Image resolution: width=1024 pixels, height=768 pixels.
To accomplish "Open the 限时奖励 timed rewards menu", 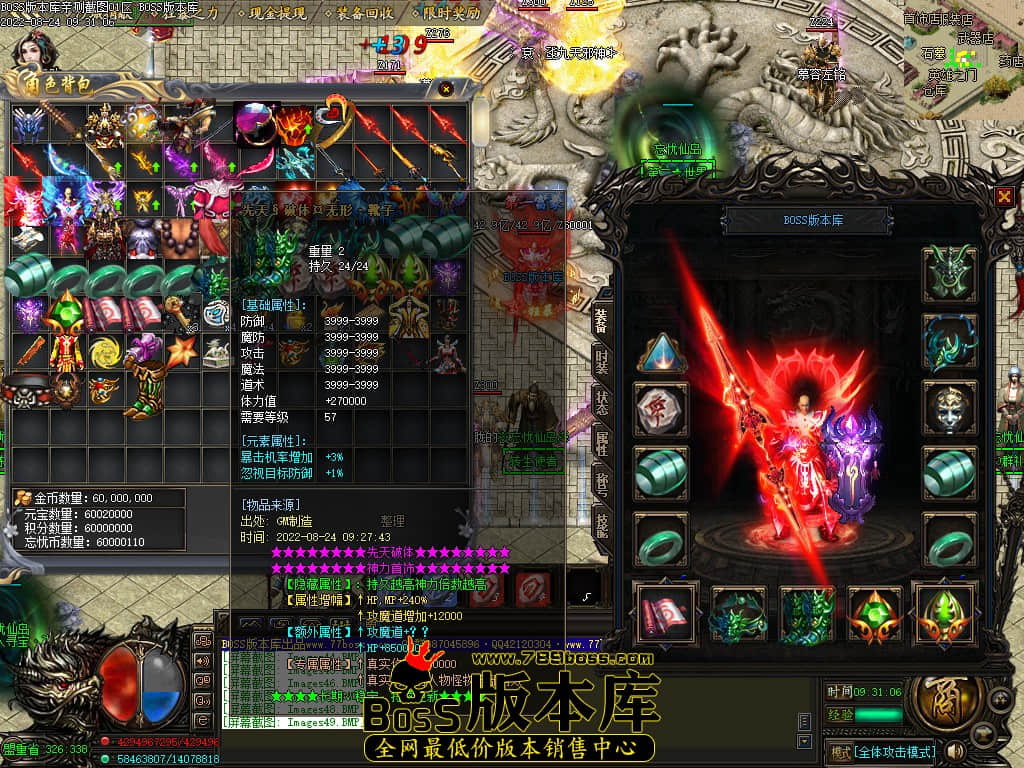I will tap(451, 14).
